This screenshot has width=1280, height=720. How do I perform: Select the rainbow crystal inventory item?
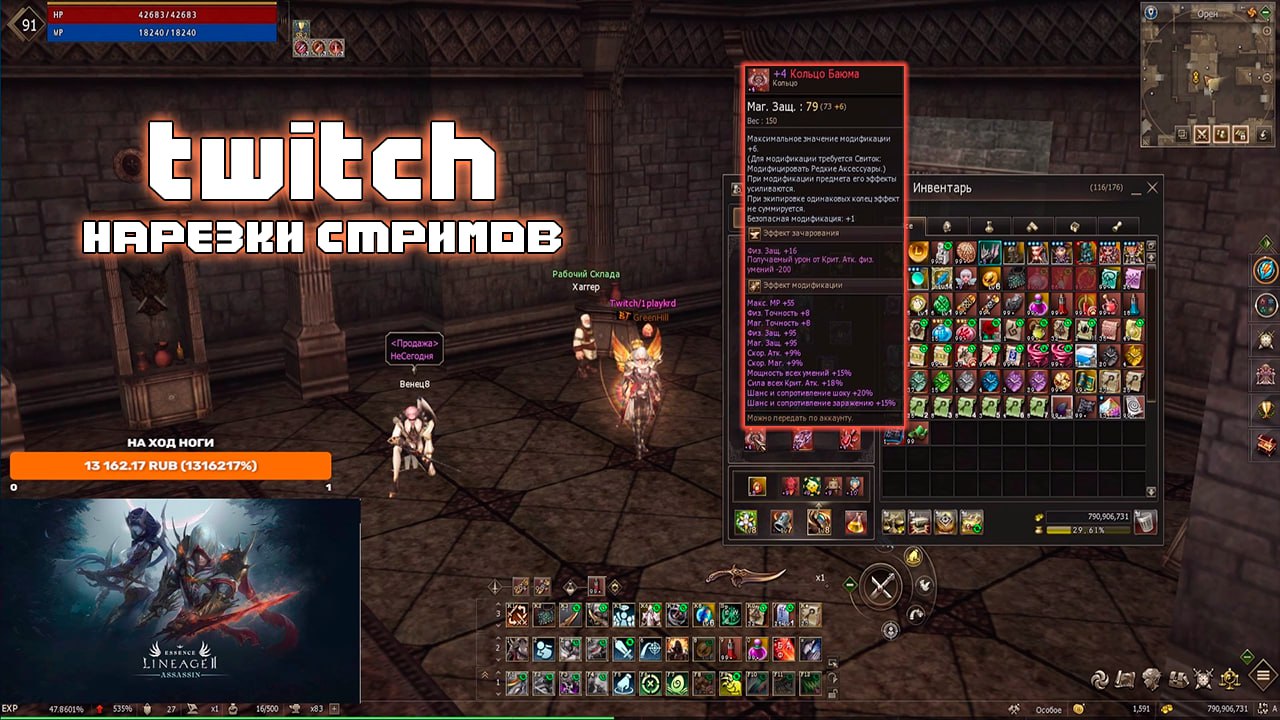[1111, 407]
